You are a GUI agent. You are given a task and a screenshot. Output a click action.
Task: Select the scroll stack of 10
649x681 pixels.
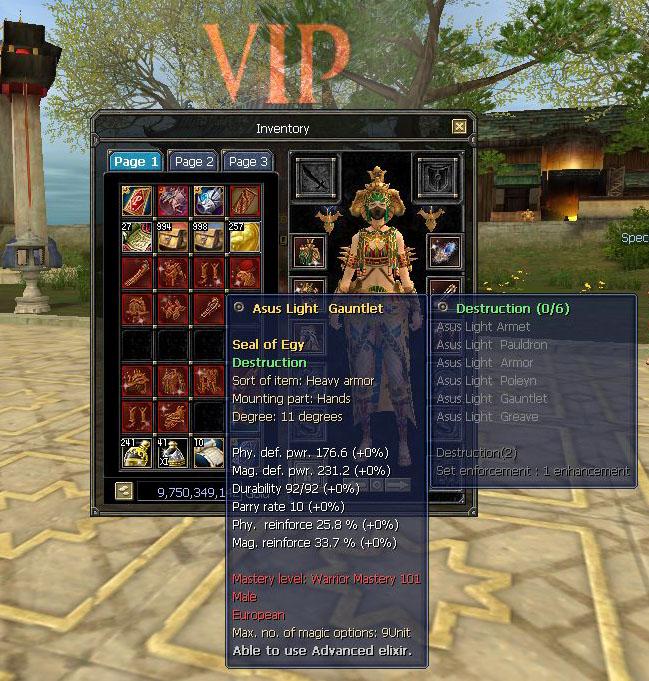pyautogui.click(x=208, y=453)
